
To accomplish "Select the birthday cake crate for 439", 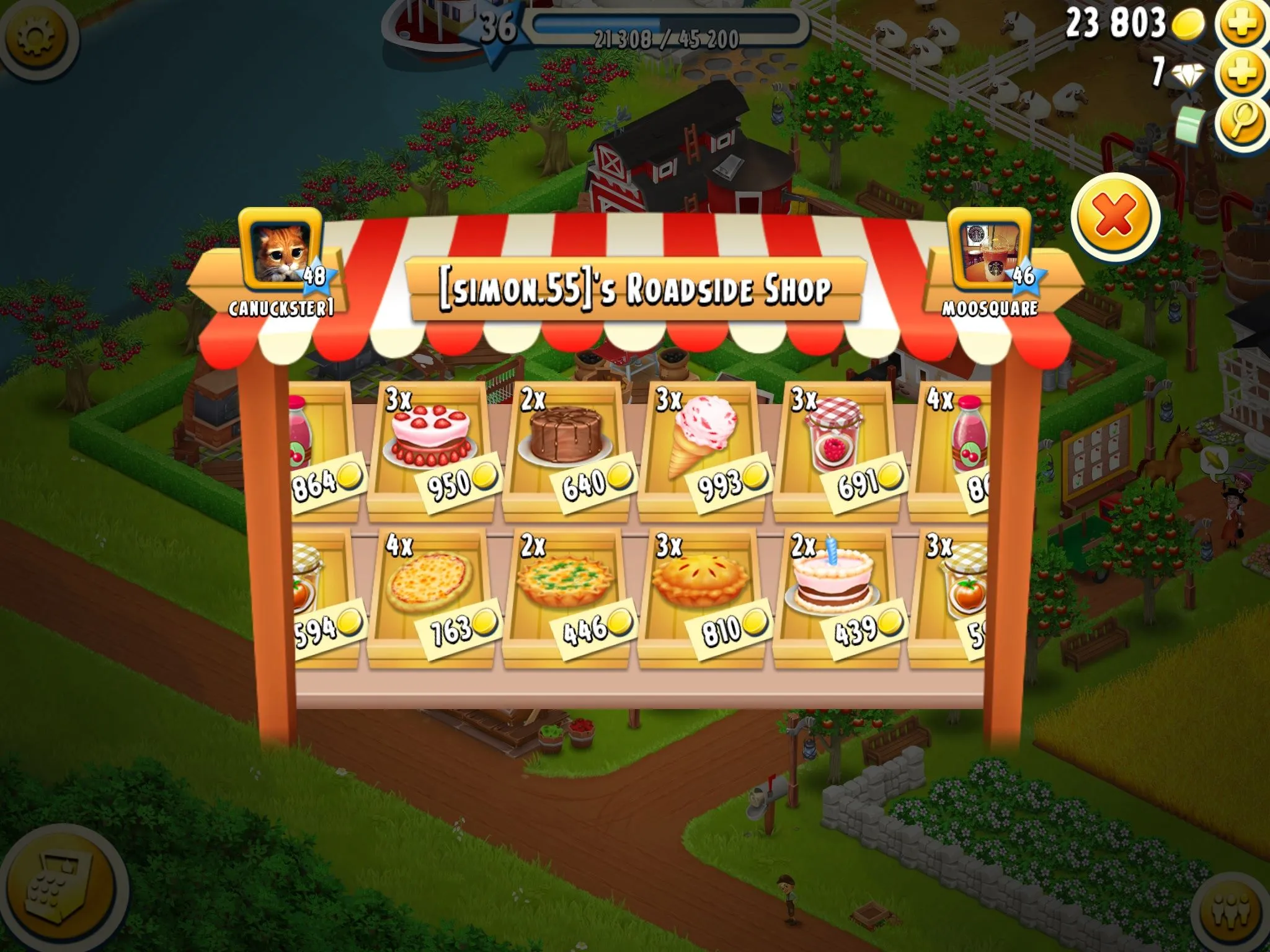I will tap(836, 596).
